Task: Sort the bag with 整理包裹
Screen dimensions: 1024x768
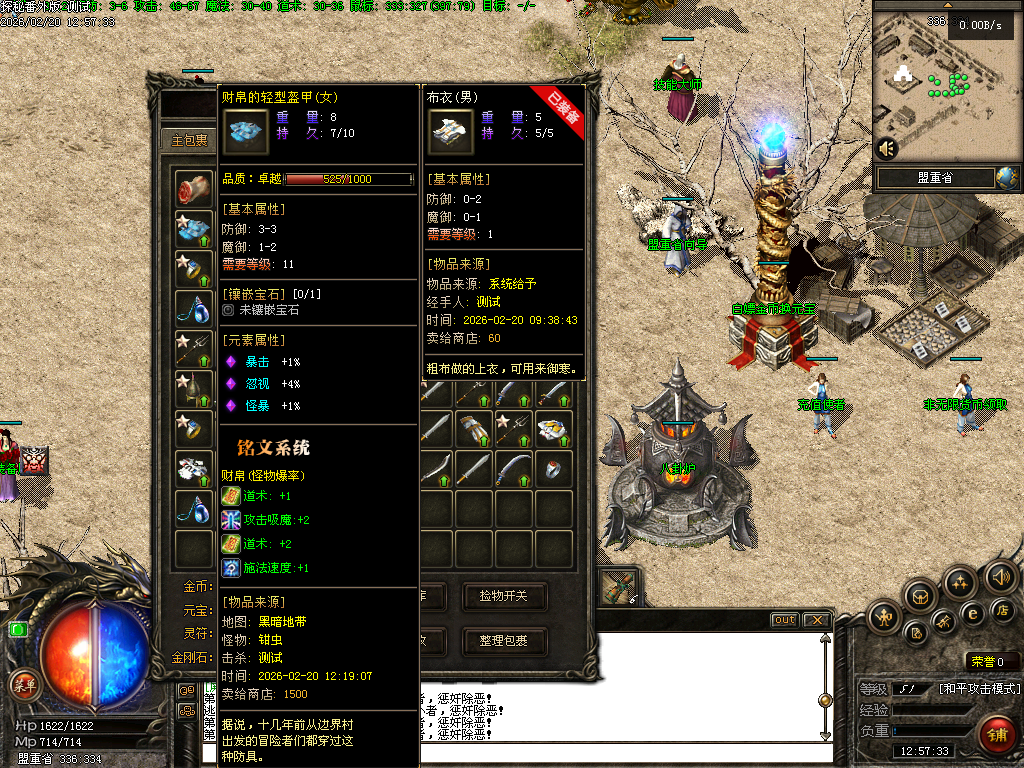Action: pyautogui.click(x=510, y=640)
